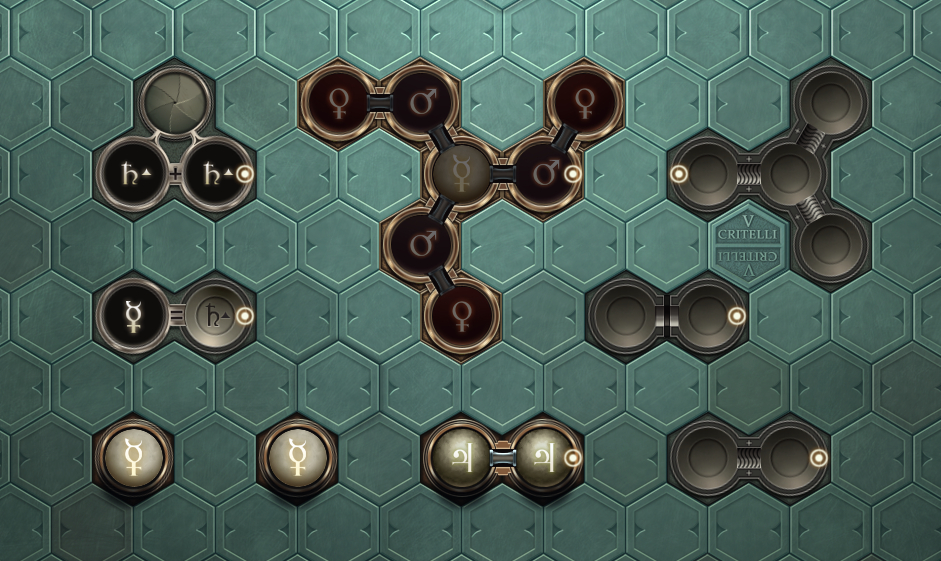Select the center slot of the multi-bonding glyph

[790, 174]
